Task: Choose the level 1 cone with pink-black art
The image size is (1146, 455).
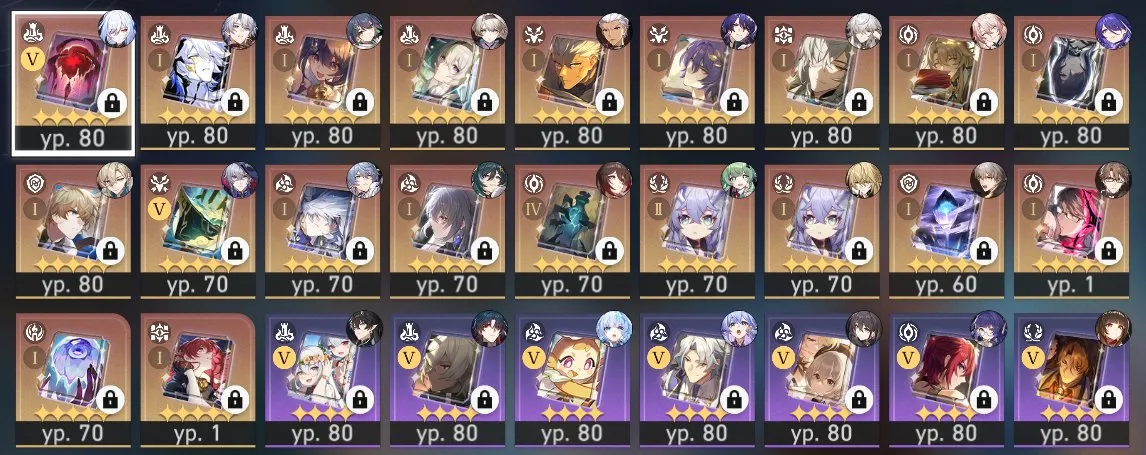Action: pyautogui.click(x=1074, y=230)
